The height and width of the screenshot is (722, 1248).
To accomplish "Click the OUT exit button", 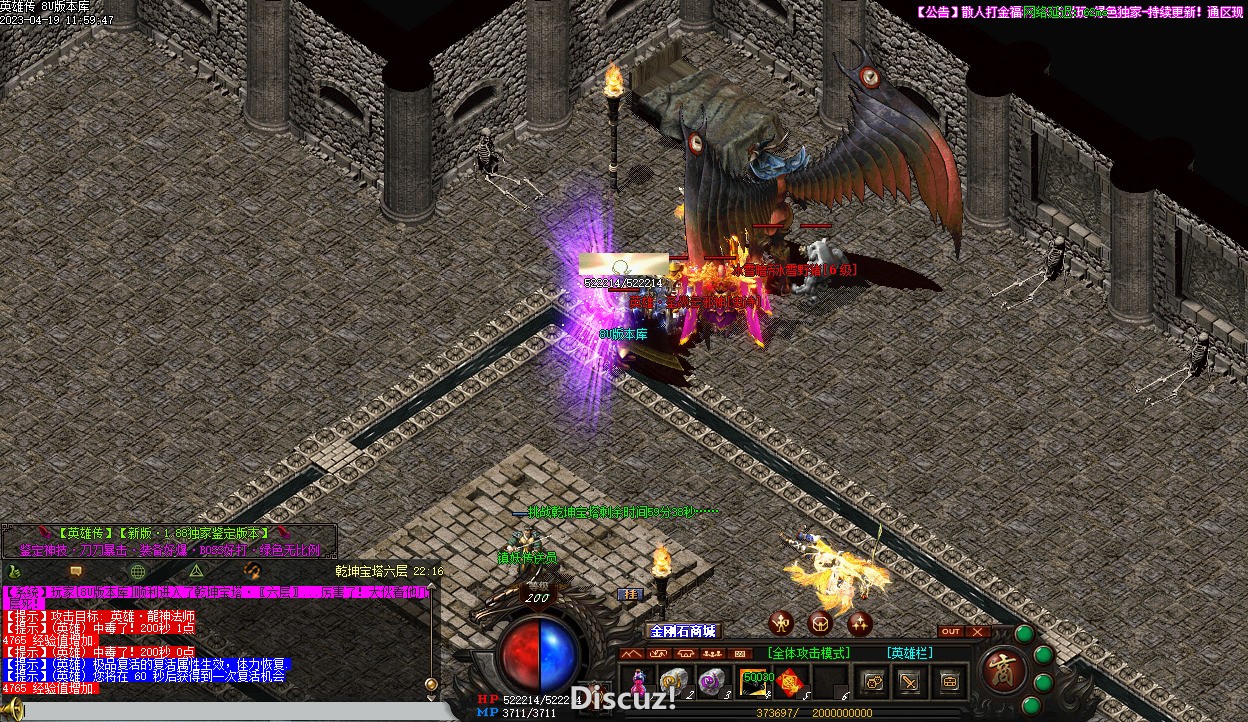I will point(950,631).
